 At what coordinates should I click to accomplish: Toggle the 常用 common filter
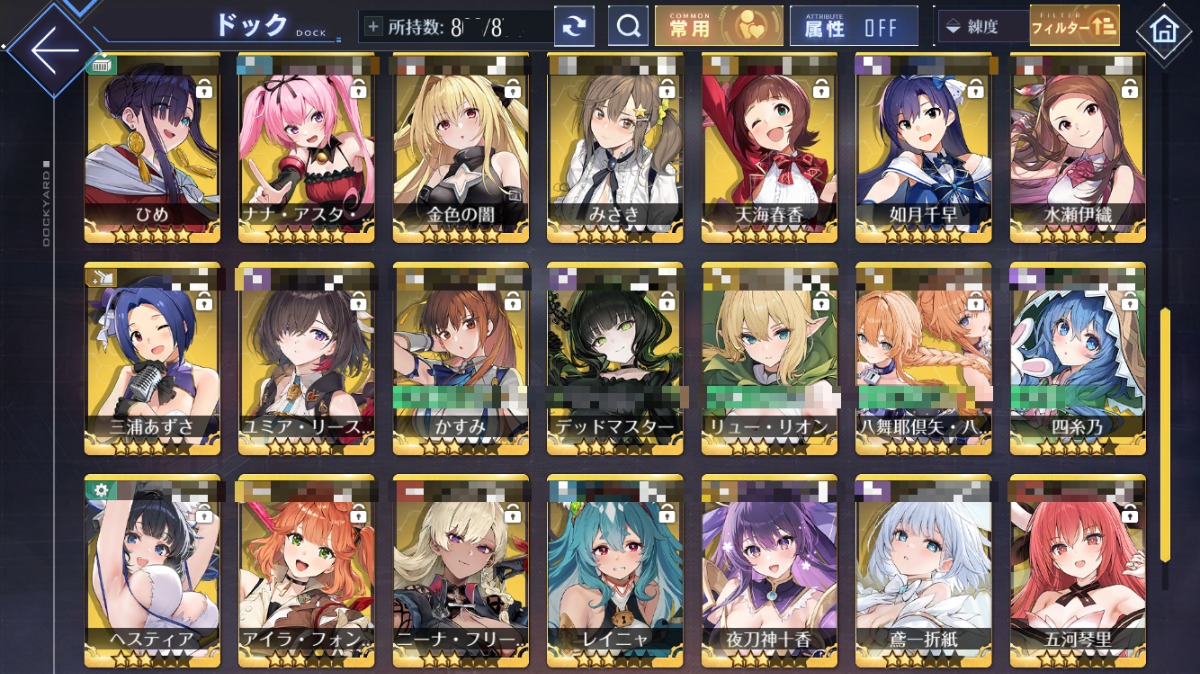pos(718,27)
